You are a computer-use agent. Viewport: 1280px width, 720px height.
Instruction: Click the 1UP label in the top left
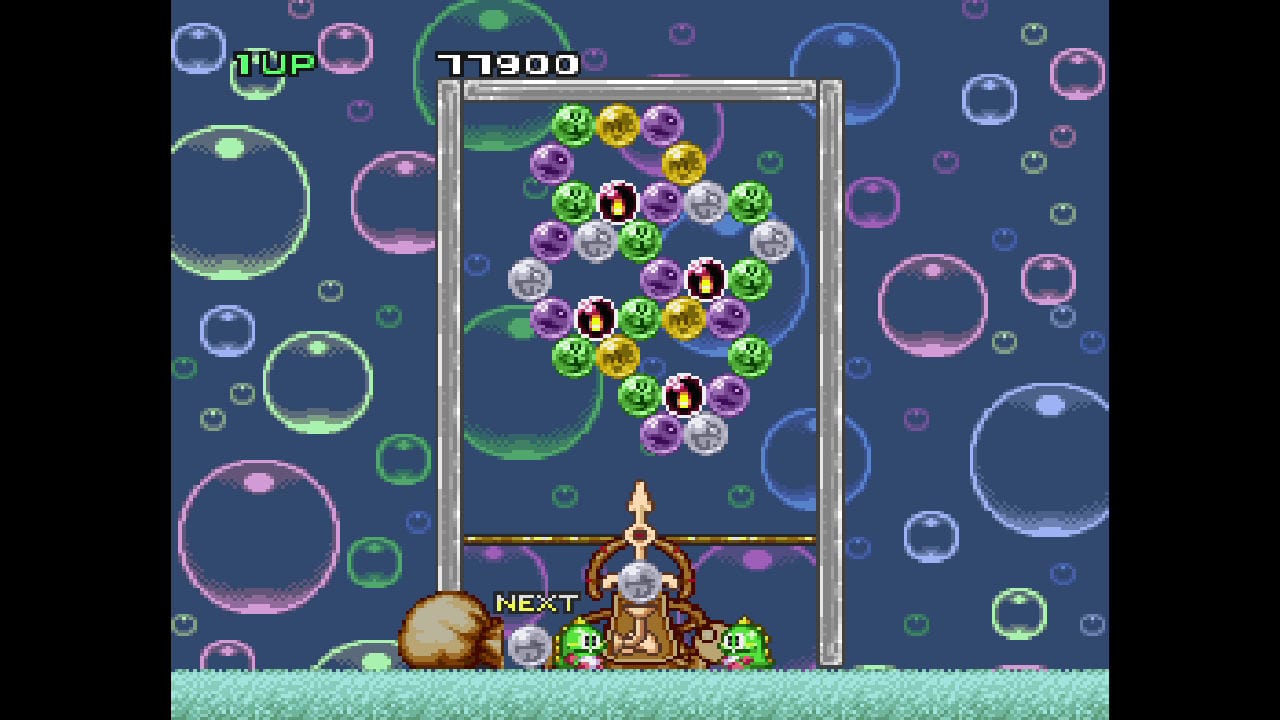click(x=273, y=64)
